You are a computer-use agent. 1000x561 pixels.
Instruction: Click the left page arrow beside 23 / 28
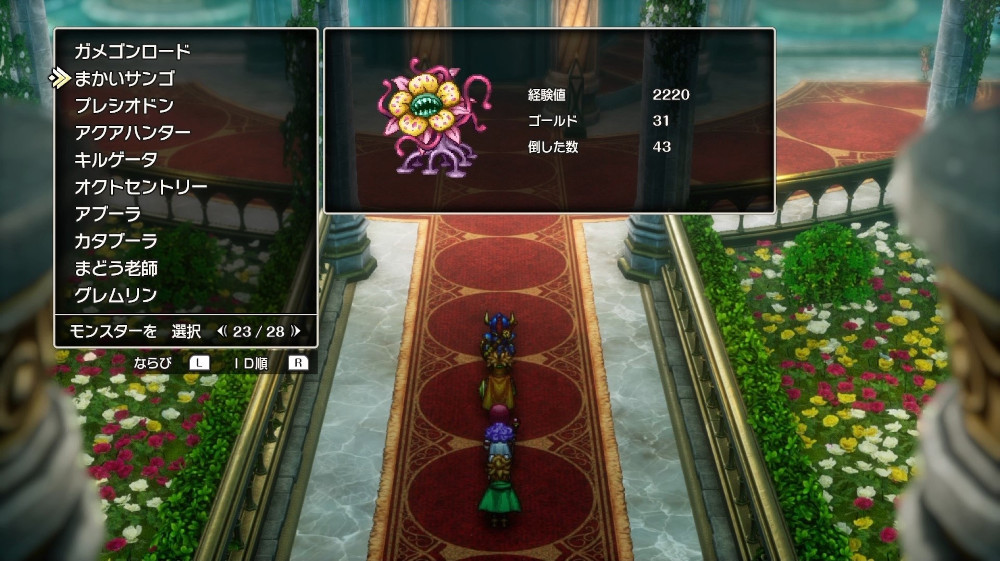click(222, 330)
